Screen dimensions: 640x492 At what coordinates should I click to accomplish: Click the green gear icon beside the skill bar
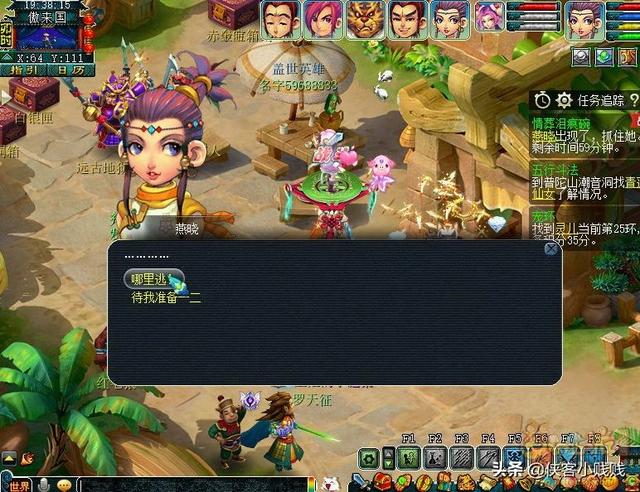[370, 459]
